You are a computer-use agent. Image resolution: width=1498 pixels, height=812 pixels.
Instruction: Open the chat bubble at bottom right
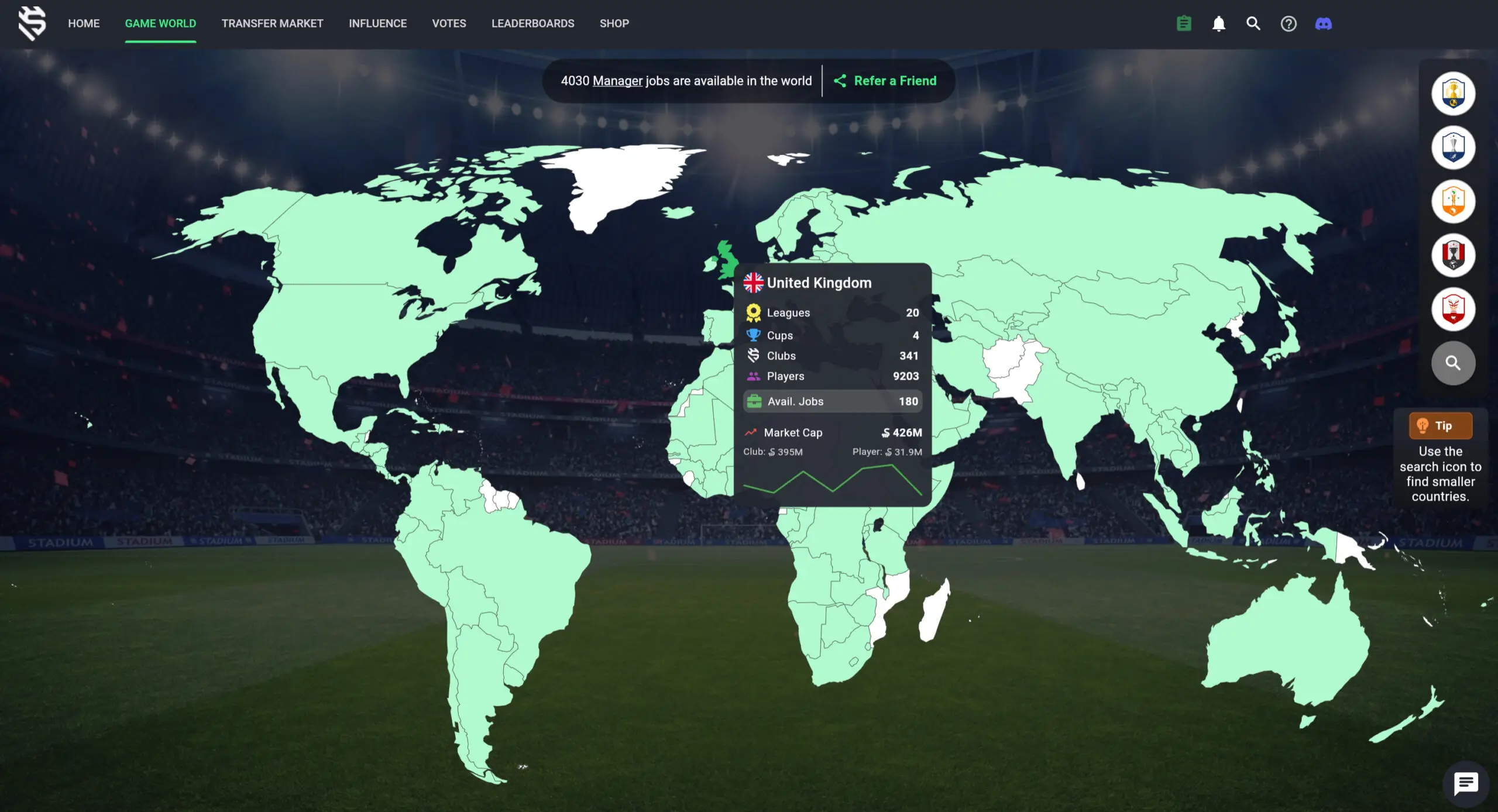coord(1466,783)
